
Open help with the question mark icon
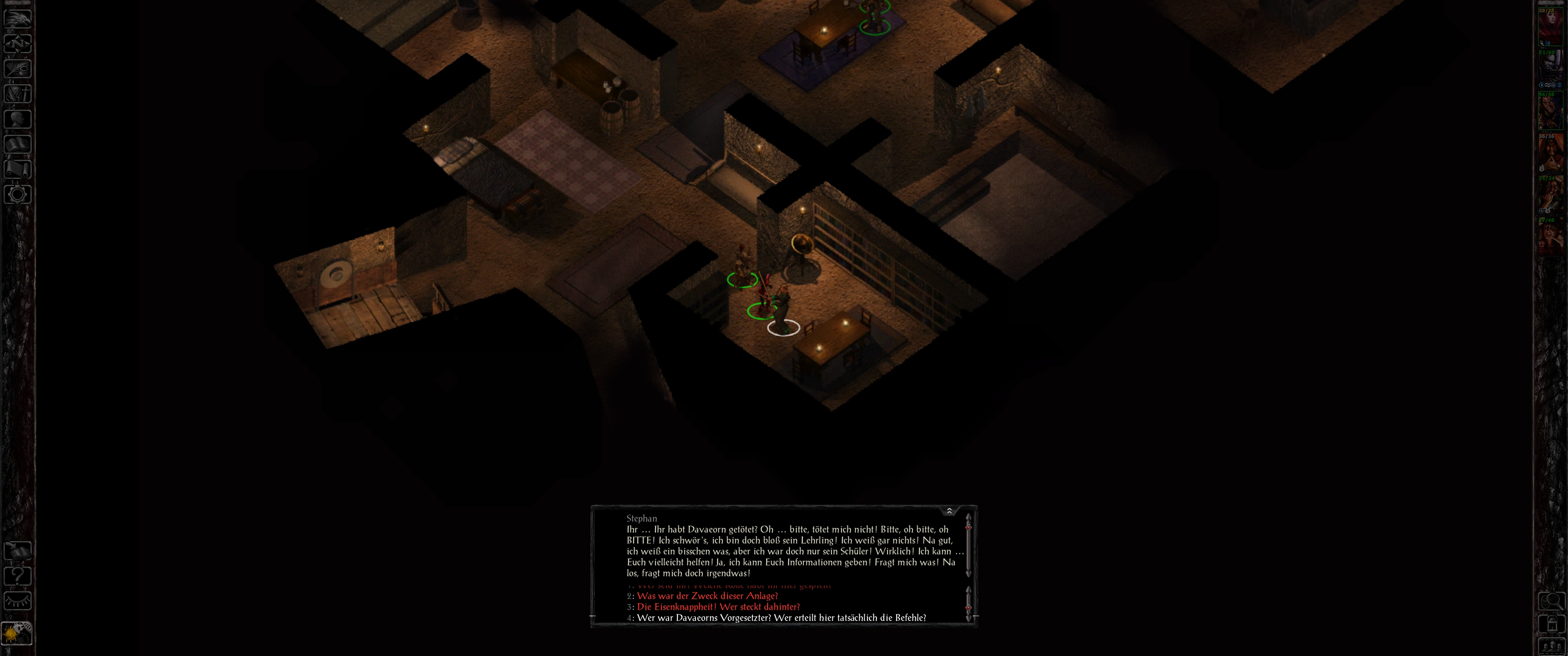(x=18, y=575)
